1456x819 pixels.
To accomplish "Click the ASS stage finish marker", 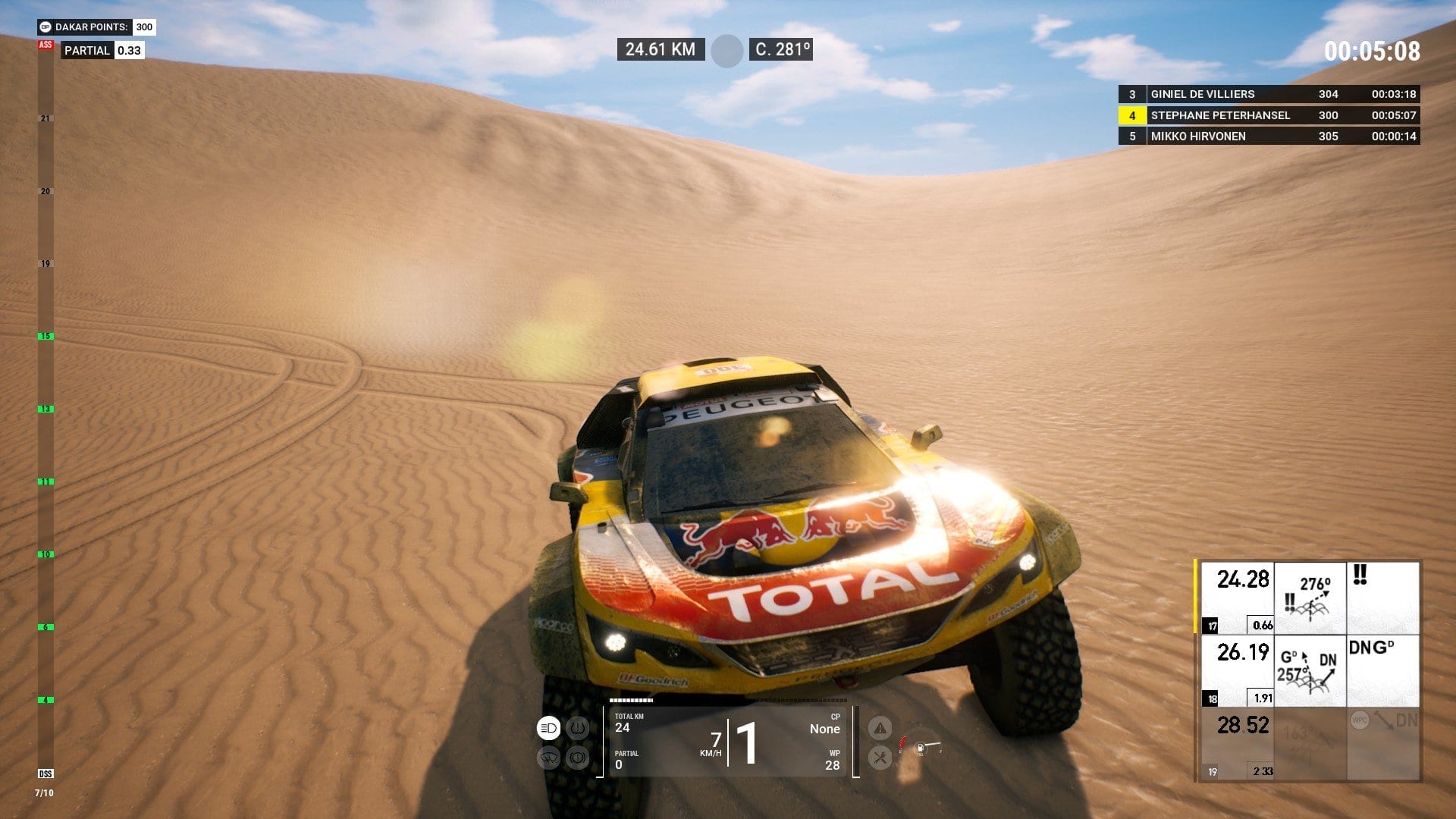I will (x=45, y=45).
